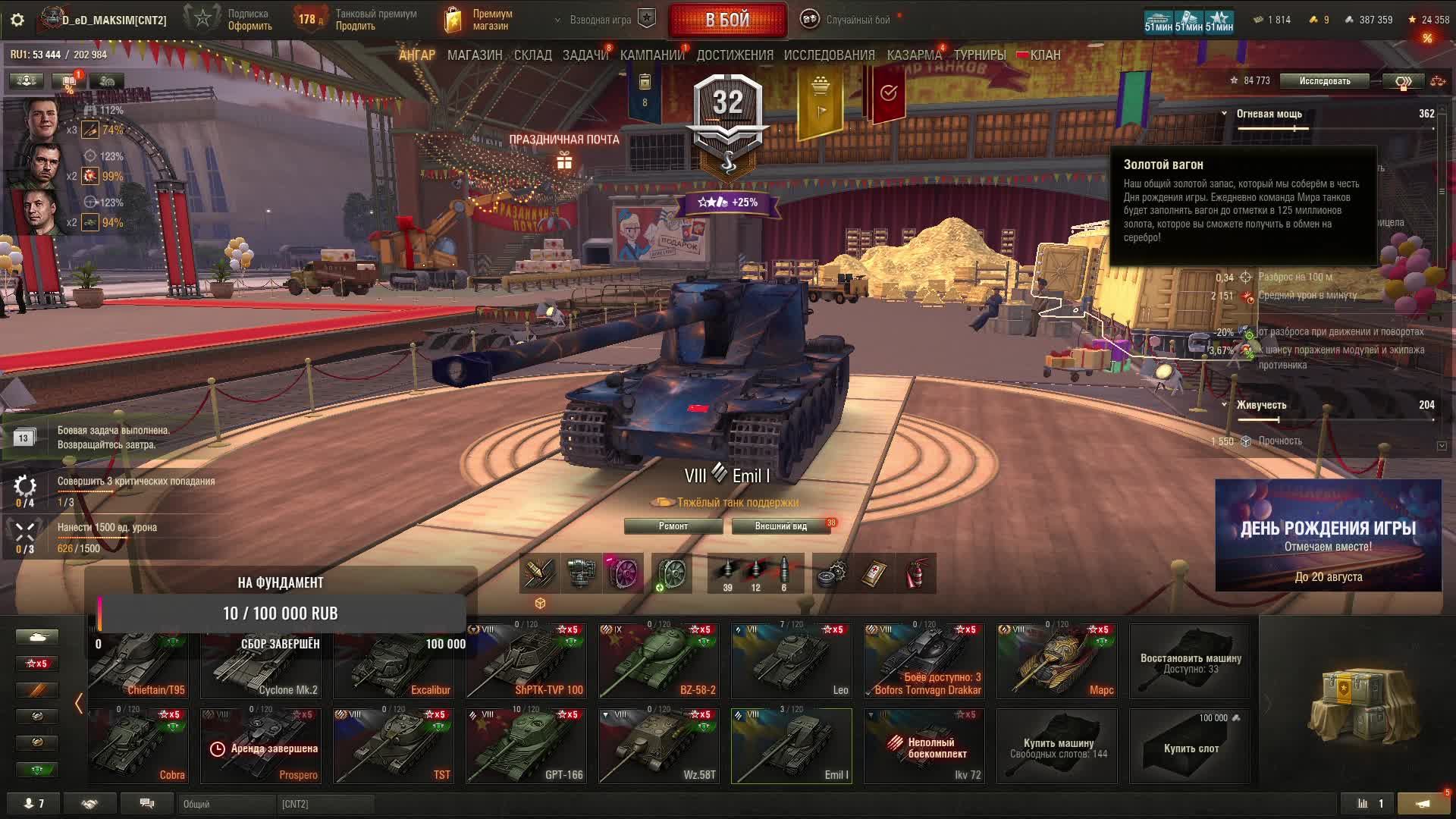
Task: Select the GPT-166 tank tile
Action: click(526, 746)
